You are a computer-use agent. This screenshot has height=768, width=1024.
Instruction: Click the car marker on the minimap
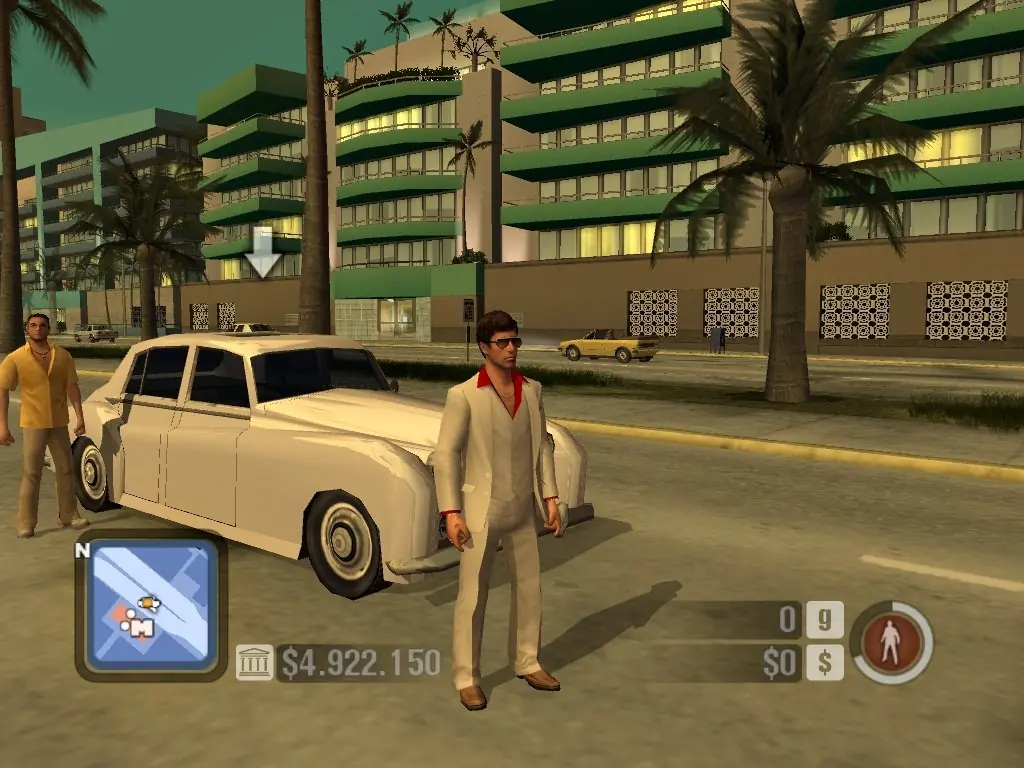coord(150,602)
